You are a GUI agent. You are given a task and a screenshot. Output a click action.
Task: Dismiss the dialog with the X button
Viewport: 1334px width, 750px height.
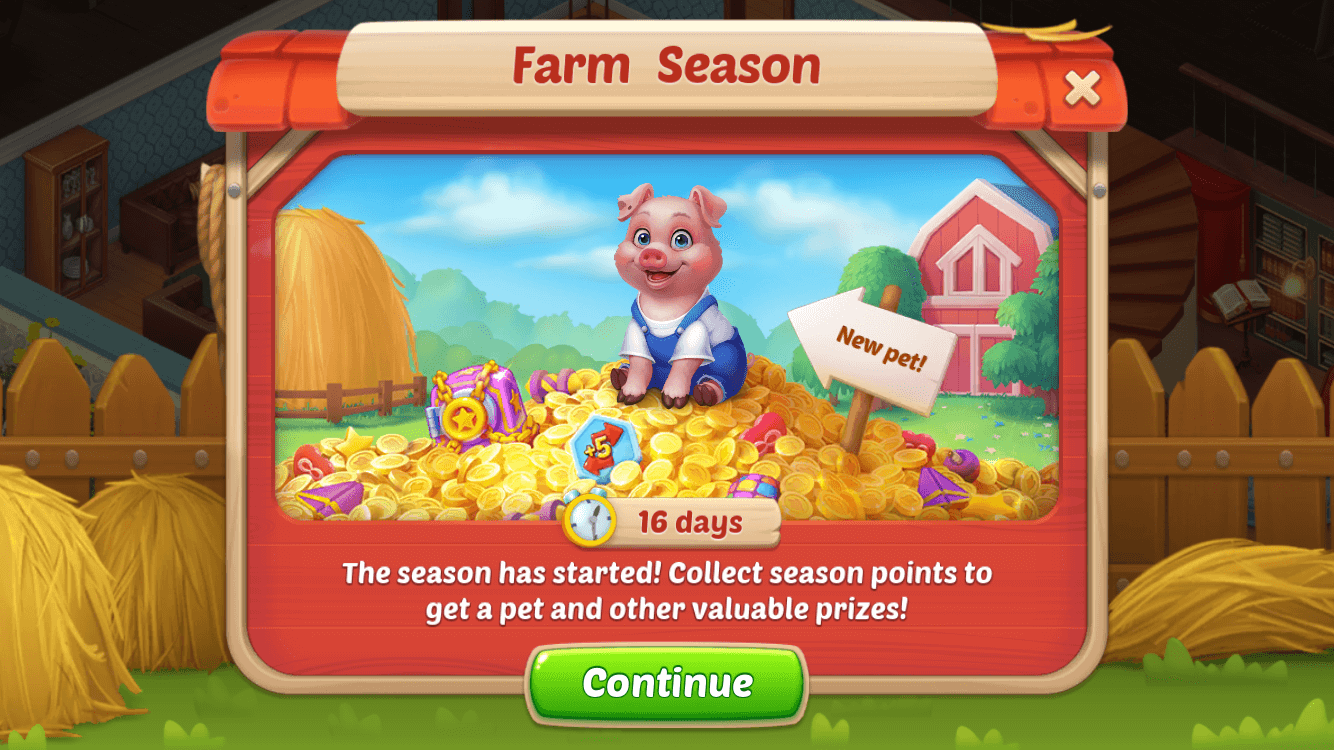click(x=1084, y=88)
